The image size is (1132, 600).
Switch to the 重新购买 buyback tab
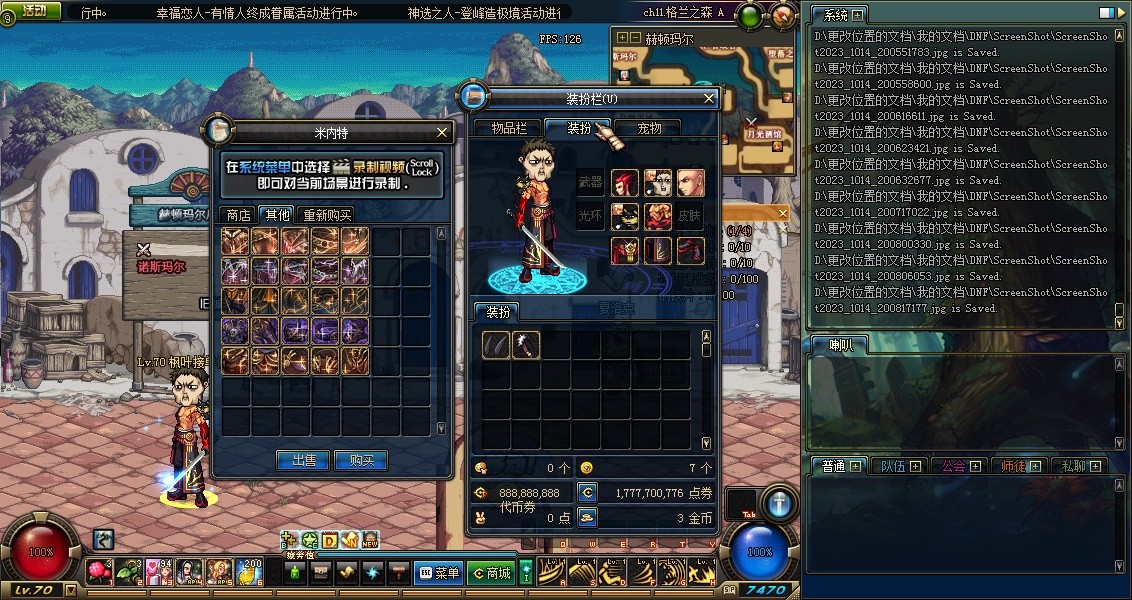click(327, 215)
